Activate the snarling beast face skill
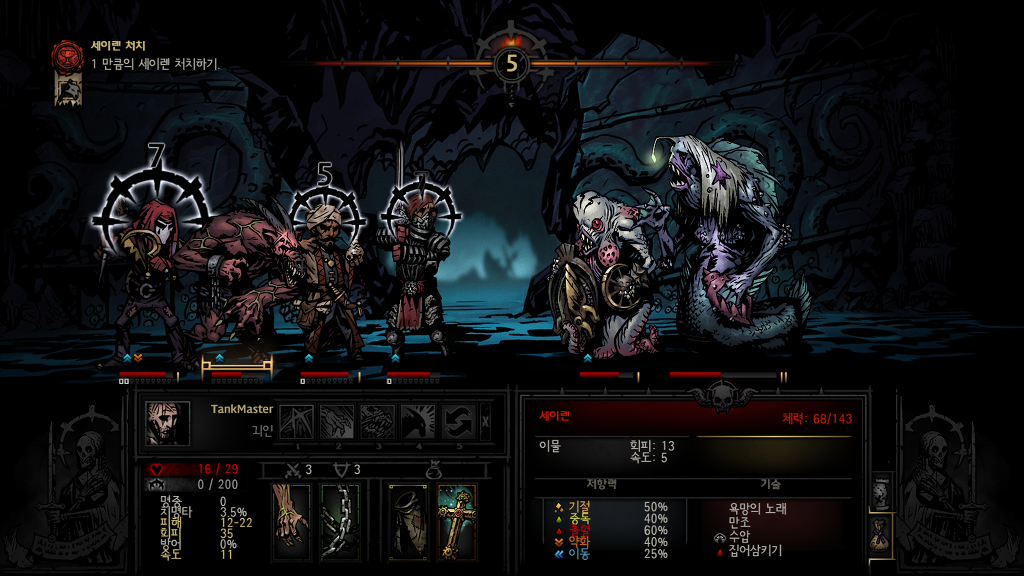This screenshot has height=576, width=1024. point(379,421)
